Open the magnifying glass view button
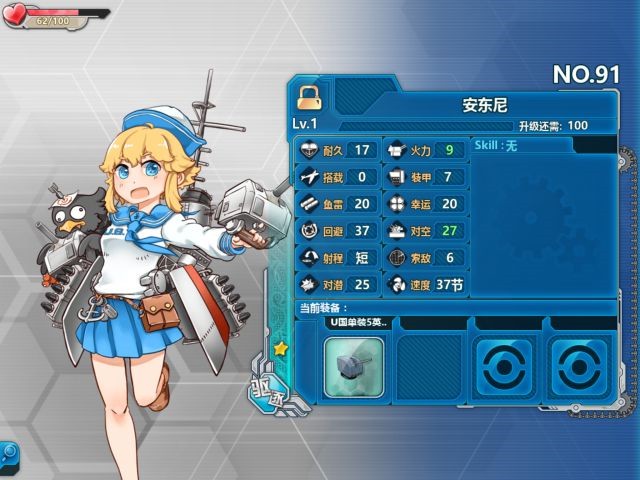This screenshot has width=640, height=480. pos(8,454)
